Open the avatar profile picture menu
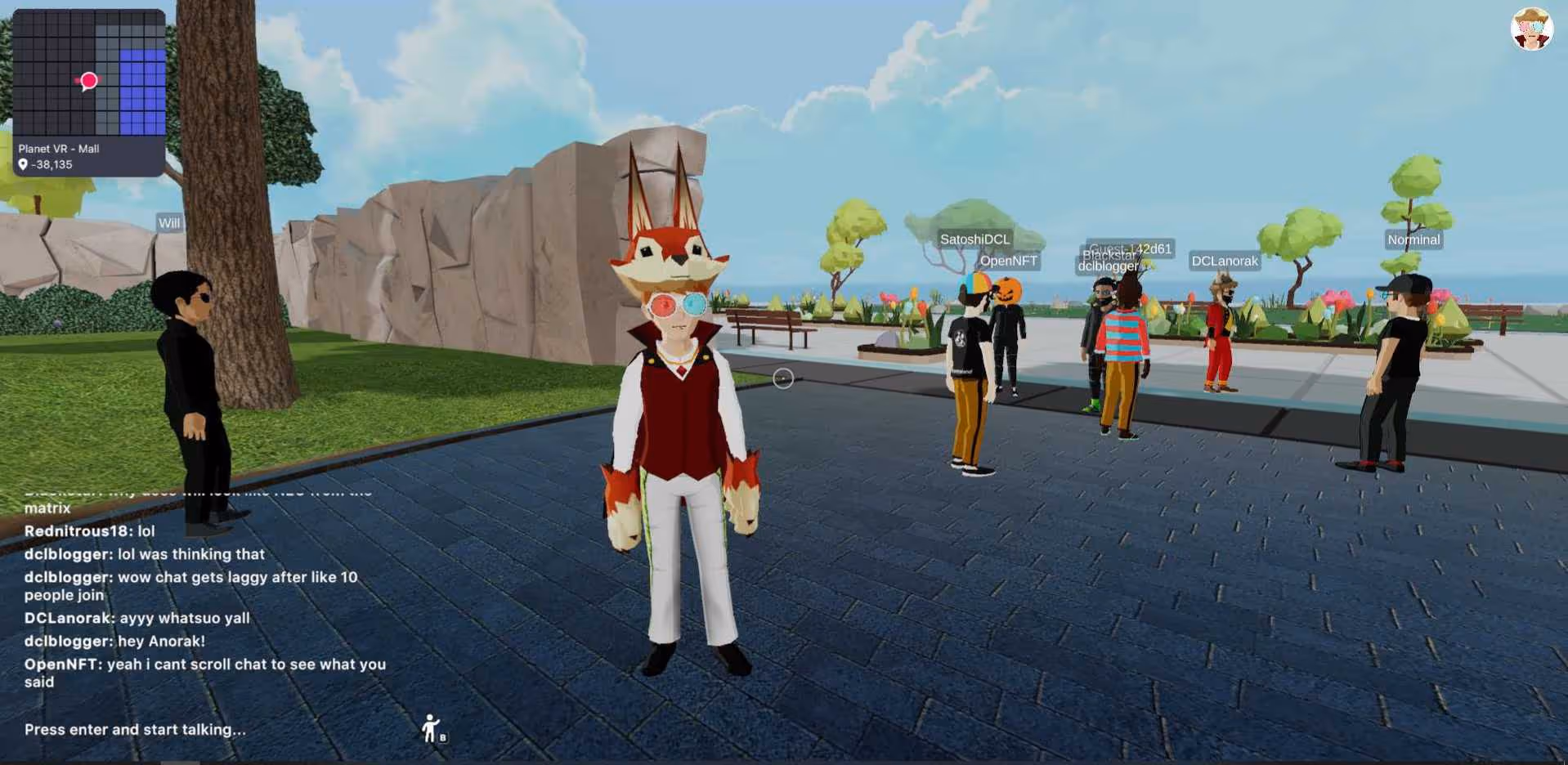The width and height of the screenshot is (1568, 765). [1530, 29]
